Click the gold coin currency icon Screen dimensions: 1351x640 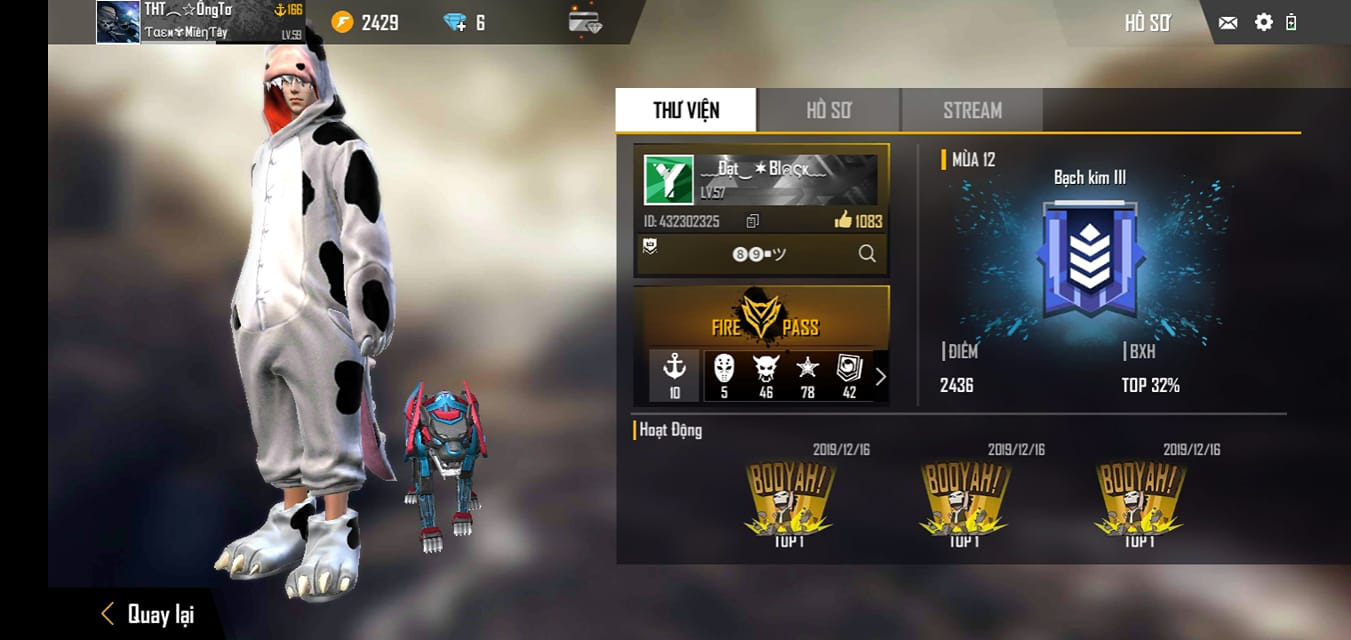(x=343, y=22)
